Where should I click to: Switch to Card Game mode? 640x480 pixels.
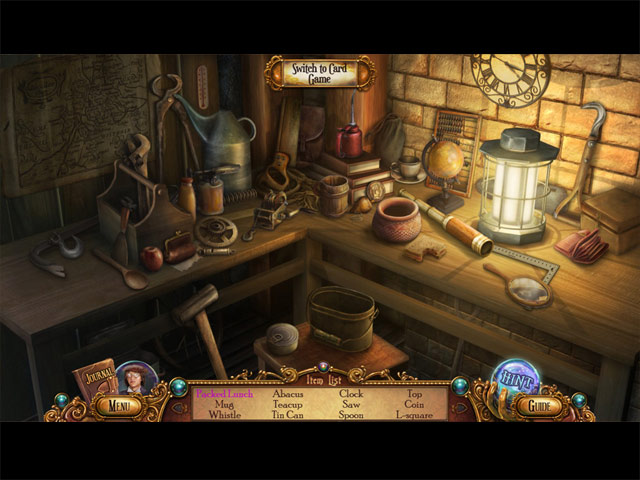pyautogui.click(x=319, y=73)
